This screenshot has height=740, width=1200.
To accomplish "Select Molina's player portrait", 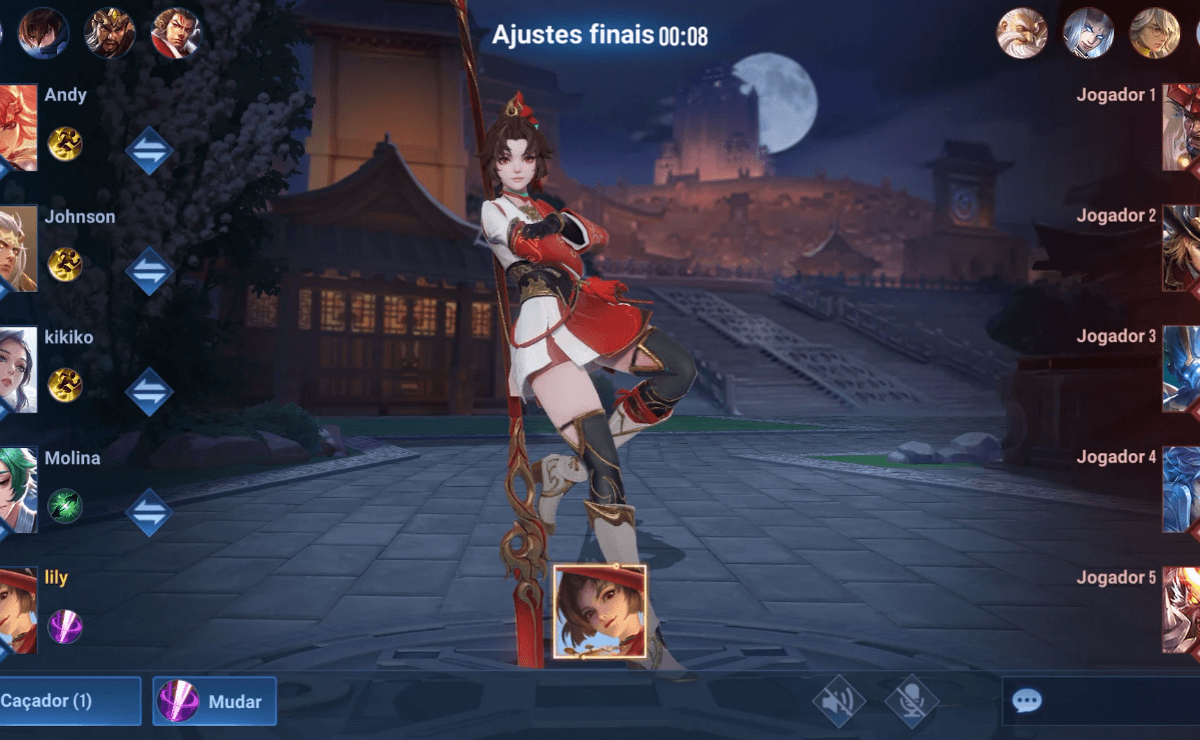I will click(18, 490).
